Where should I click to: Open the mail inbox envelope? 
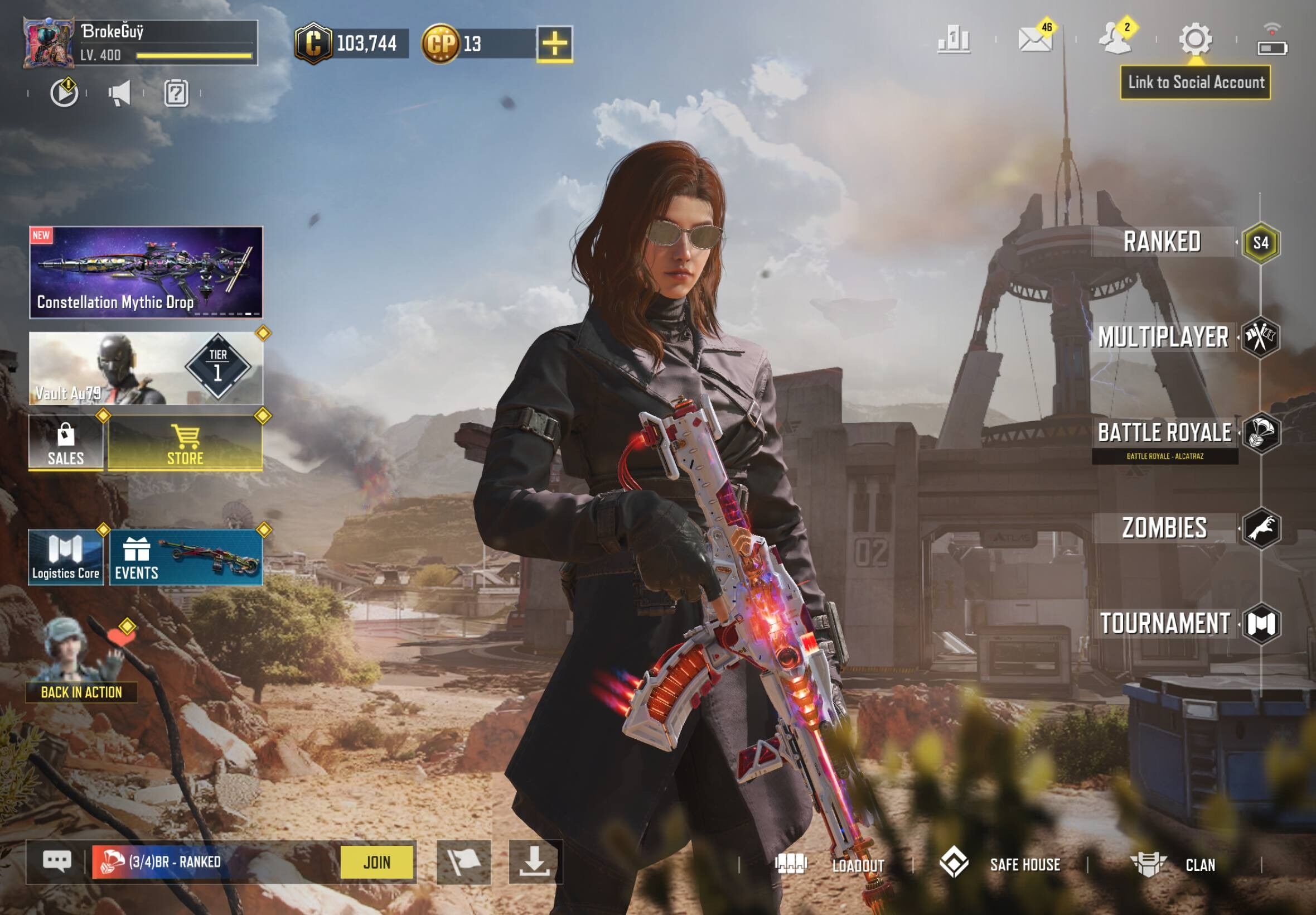coord(1035,40)
